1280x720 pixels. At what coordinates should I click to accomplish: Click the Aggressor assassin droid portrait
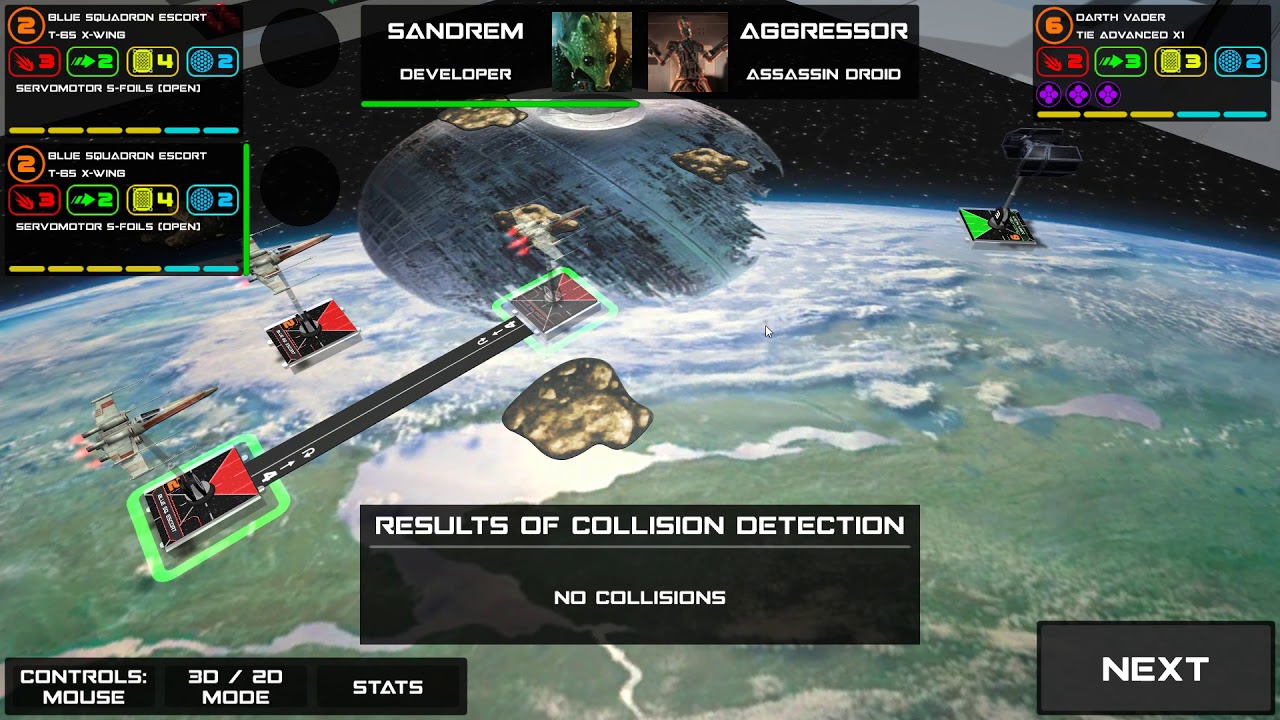pos(687,52)
